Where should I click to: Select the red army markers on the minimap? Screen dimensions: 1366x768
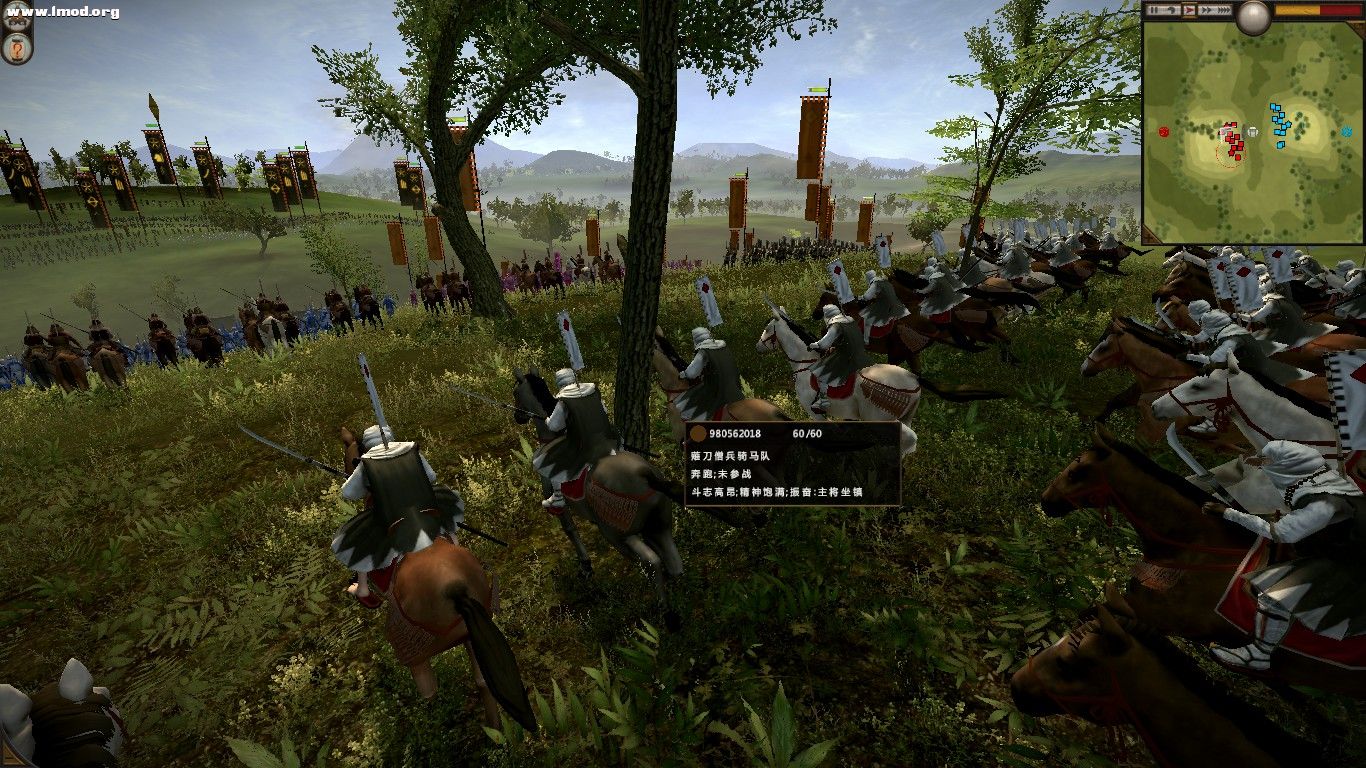(x=1233, y=137)
